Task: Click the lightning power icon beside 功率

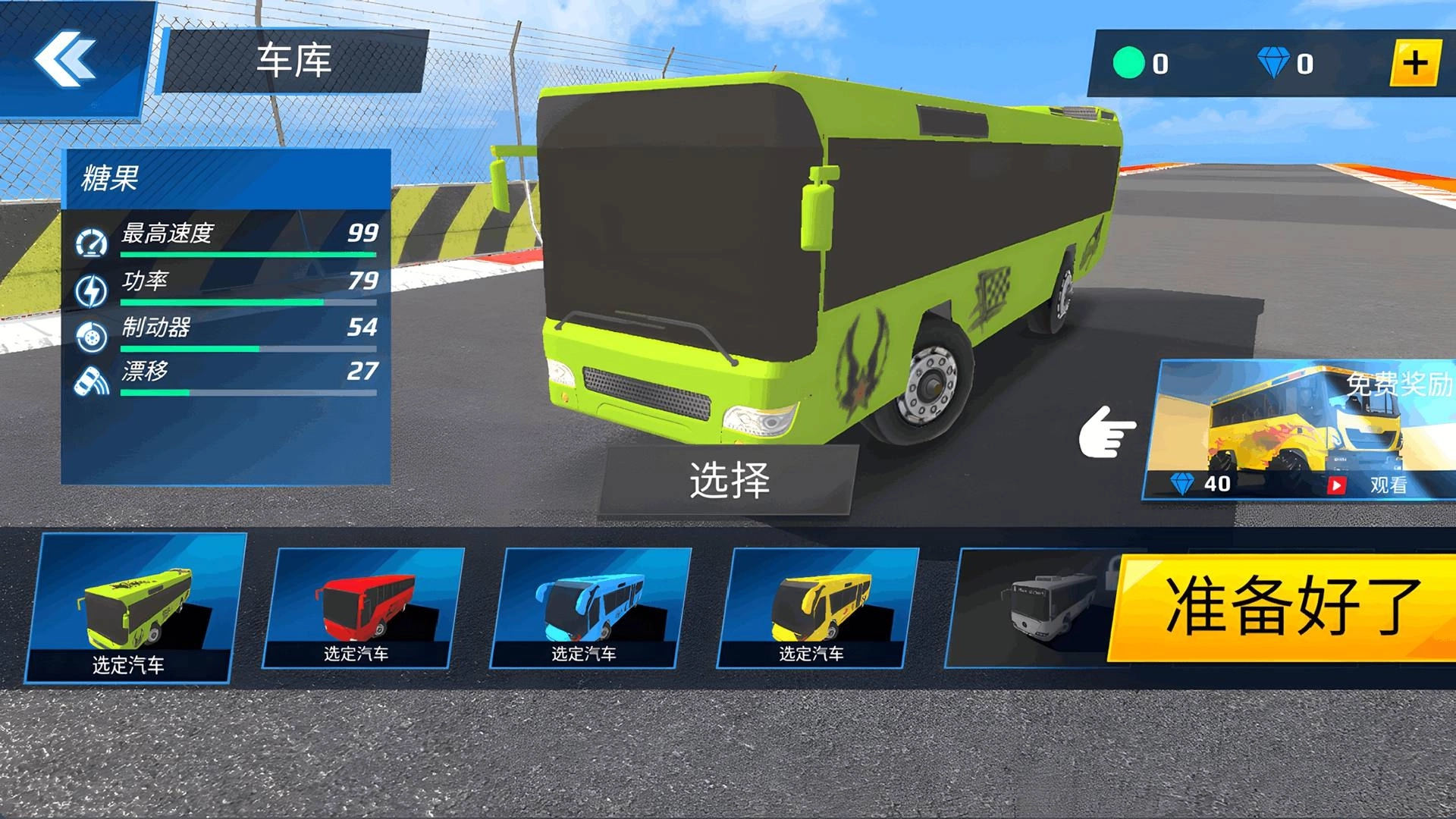Action: [x=92, y=290]
